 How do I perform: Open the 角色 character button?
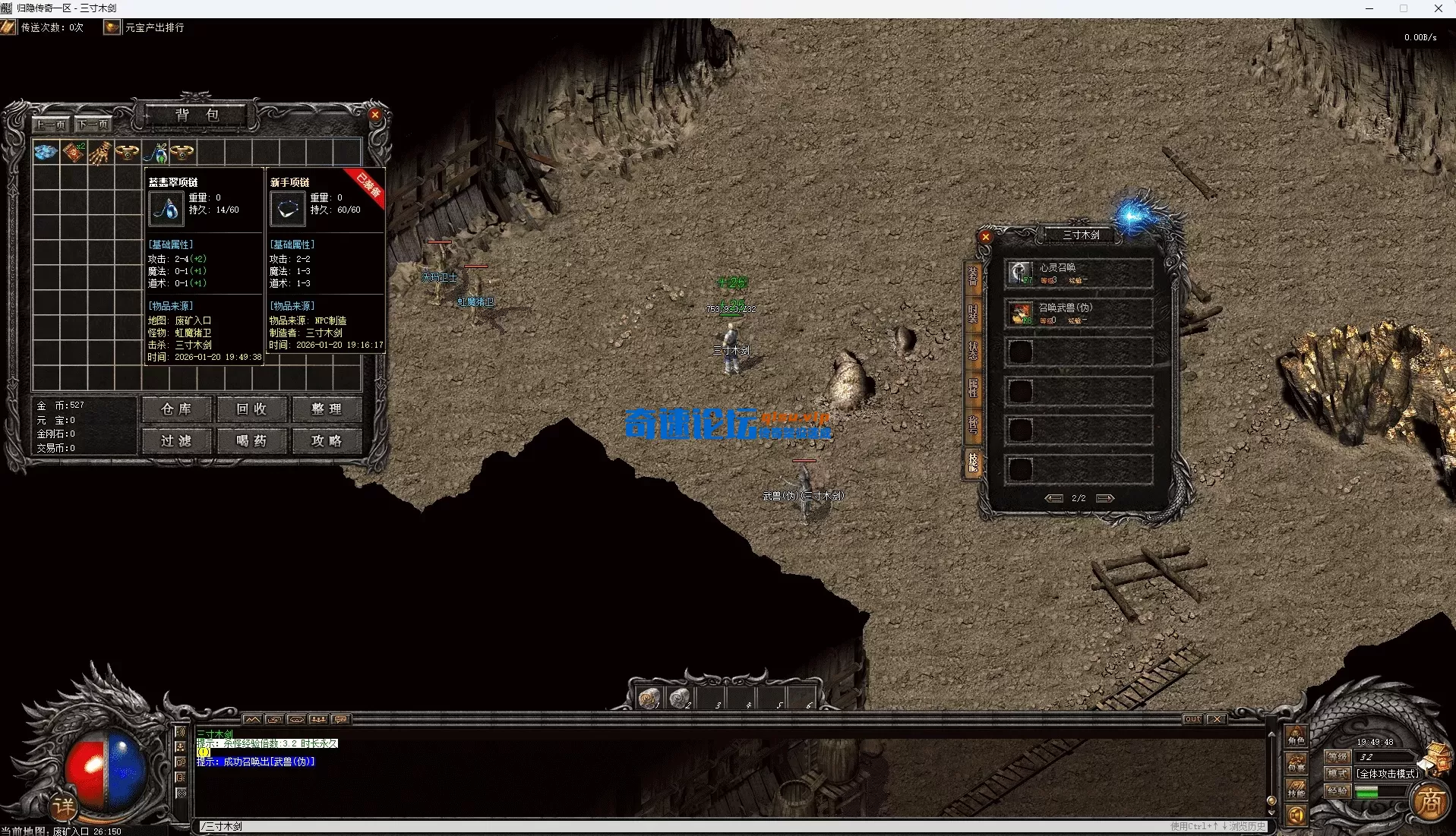point(1296,736)
